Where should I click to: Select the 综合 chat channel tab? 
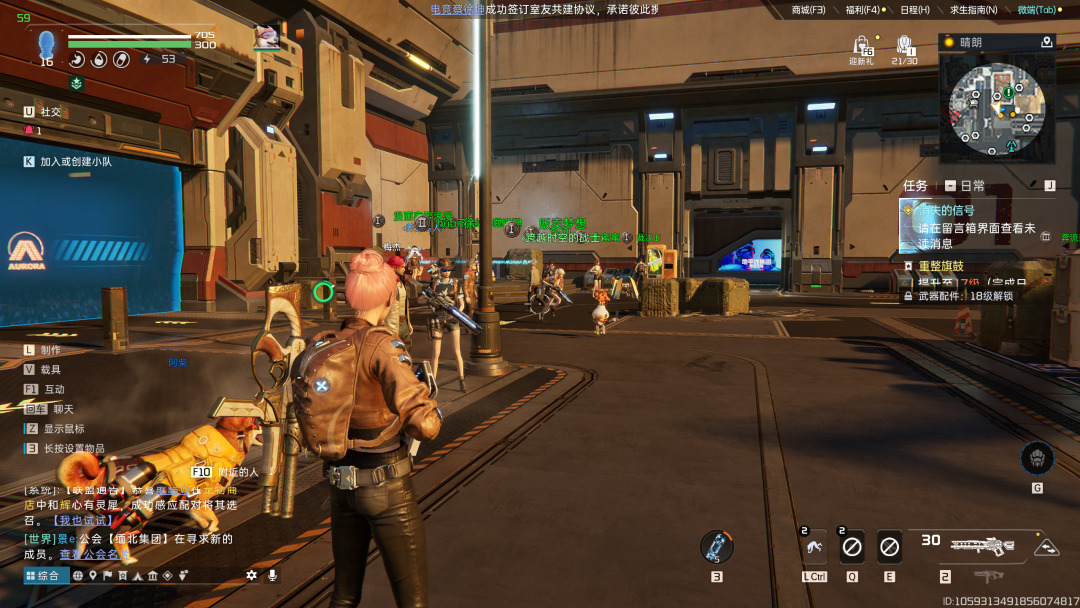click(x=43, y=575)
